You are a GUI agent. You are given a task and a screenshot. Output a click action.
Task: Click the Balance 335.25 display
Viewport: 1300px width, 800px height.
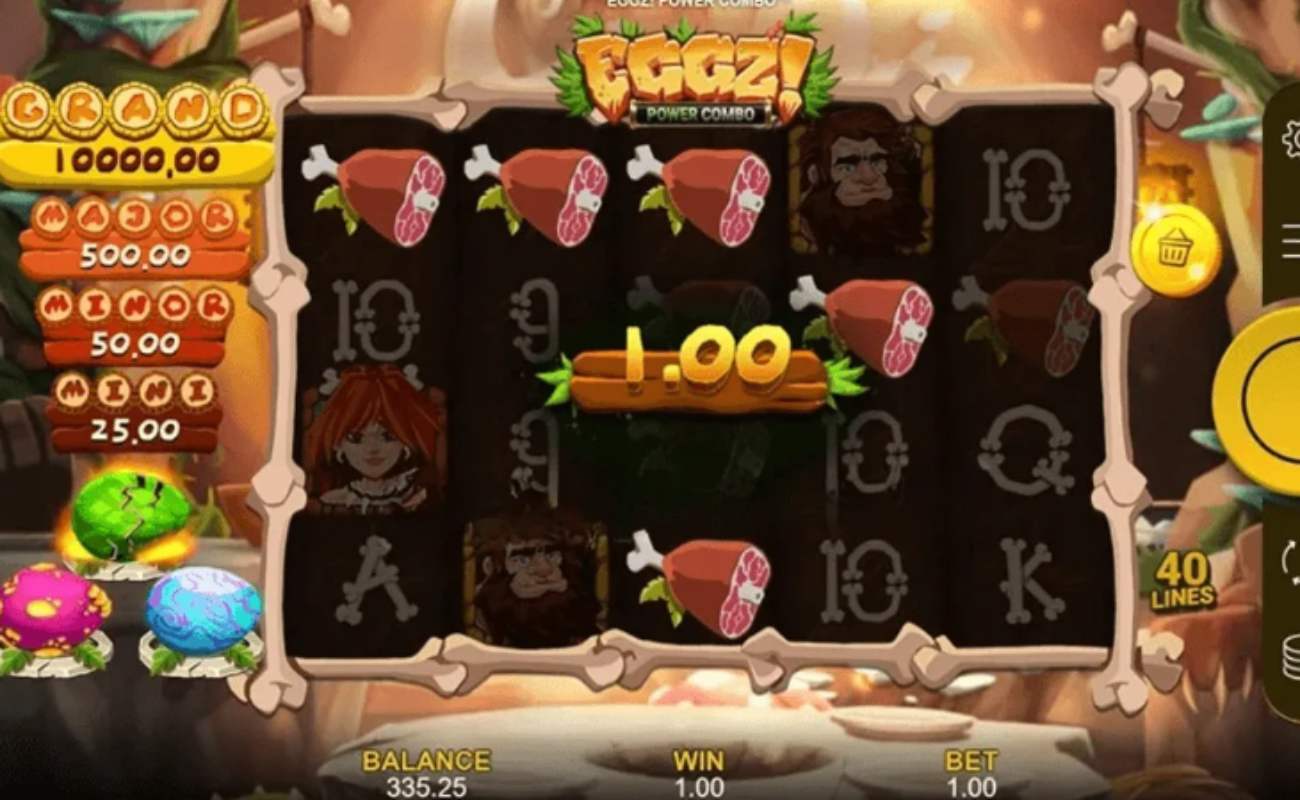pyautogui.click(x=425, y=775)
